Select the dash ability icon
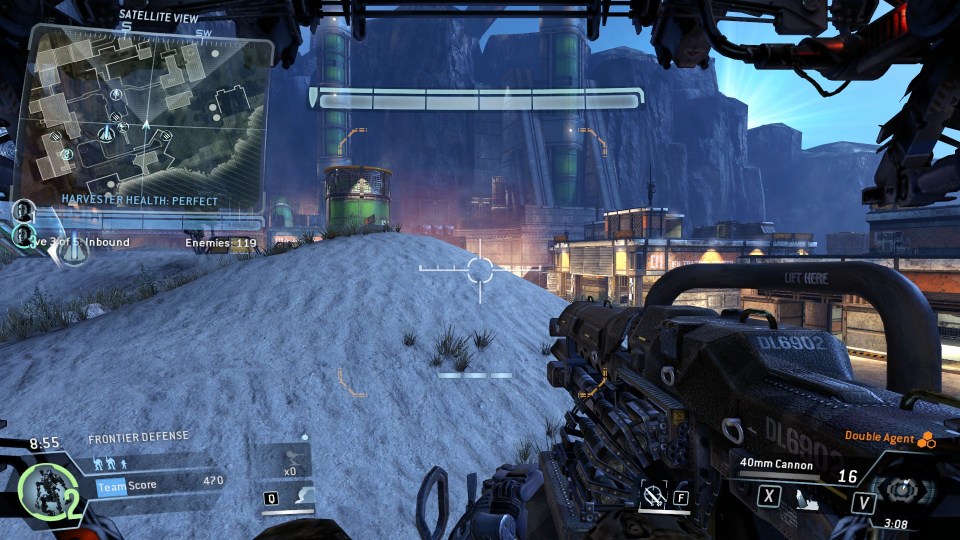Viewport: 960px width, 540px height. click(302, 496)
